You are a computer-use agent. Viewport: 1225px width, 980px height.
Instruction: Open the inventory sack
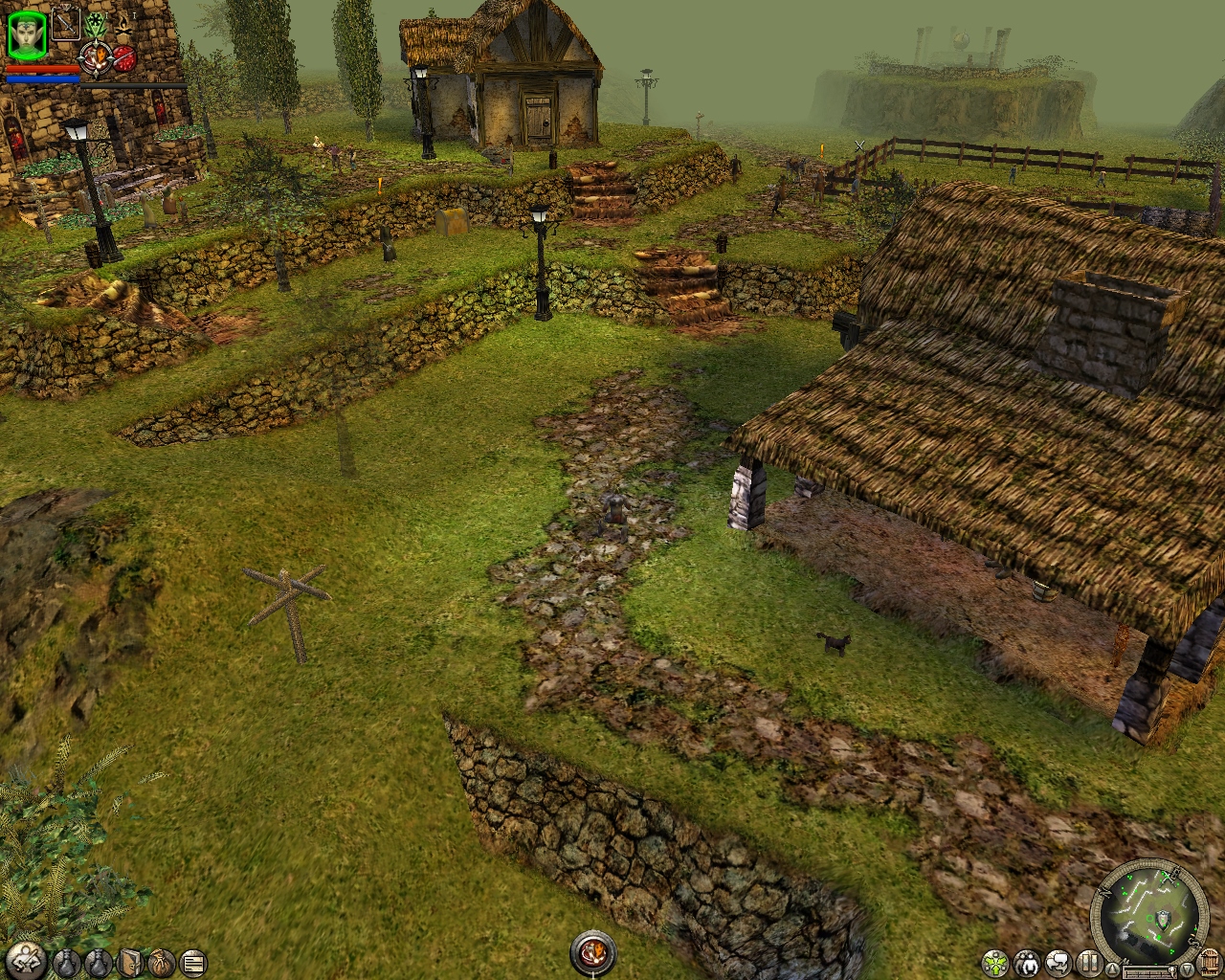[x=163, y=961]
